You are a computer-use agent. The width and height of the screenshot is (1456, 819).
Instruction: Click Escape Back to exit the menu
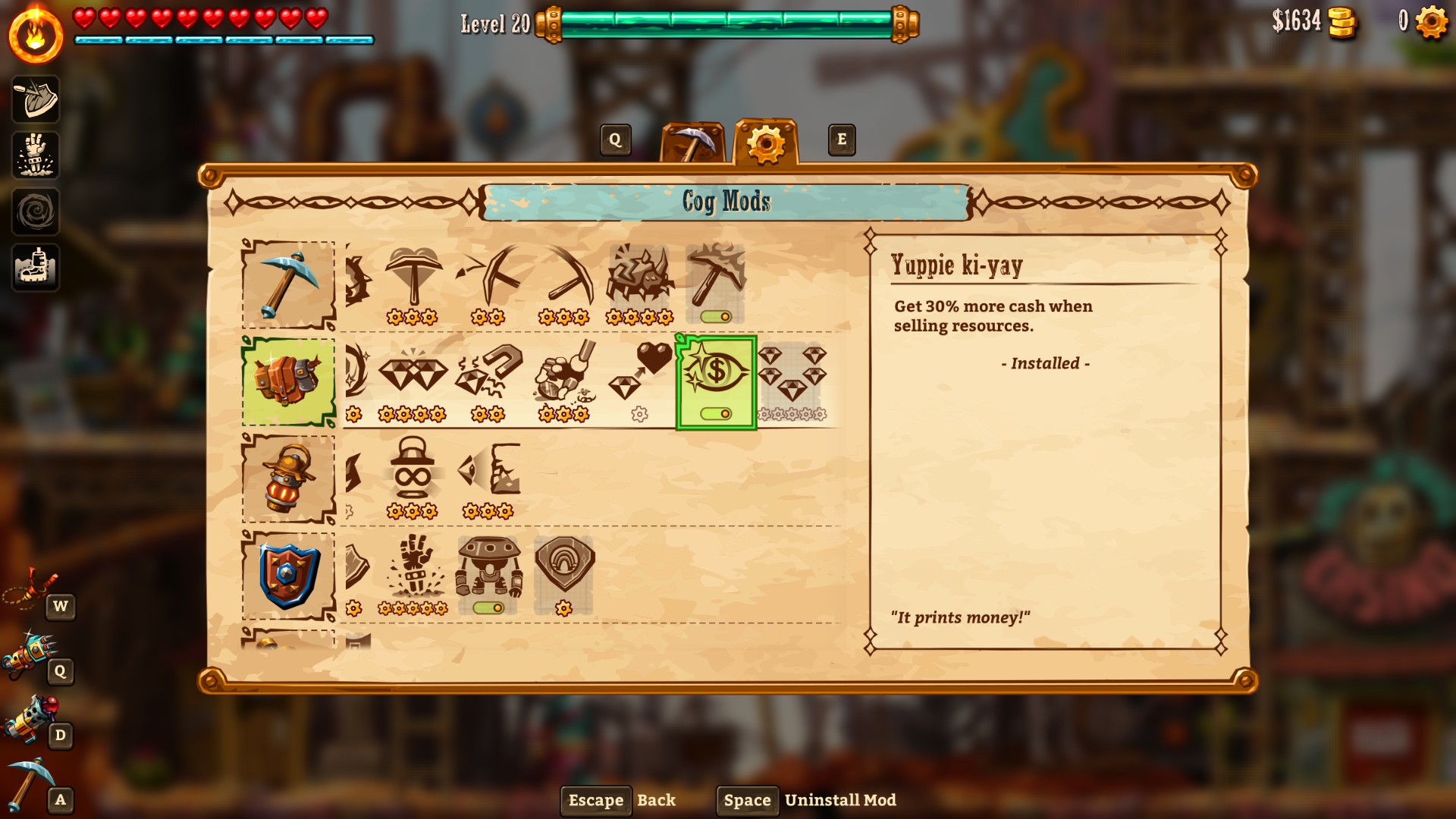(596, 800)
